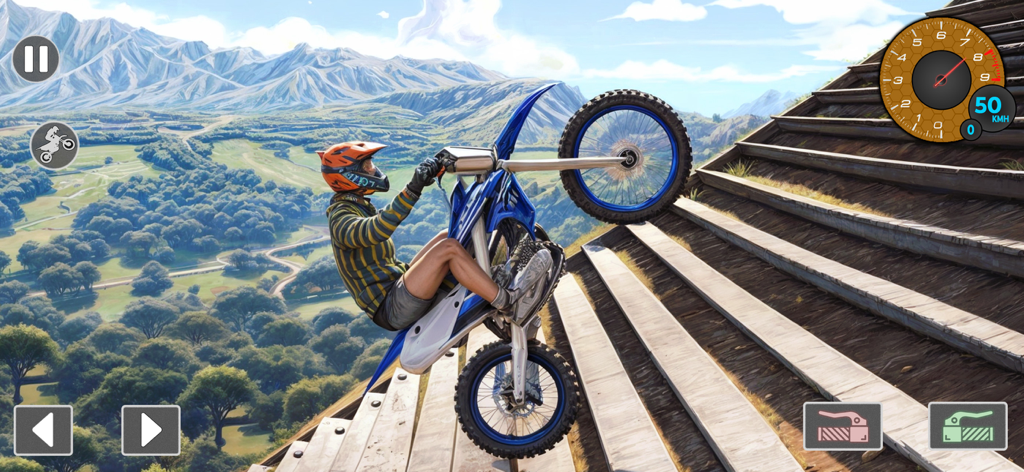
Task: Steer right with the right arrow button
Action: pyautogui.click(x=151, y=430)
